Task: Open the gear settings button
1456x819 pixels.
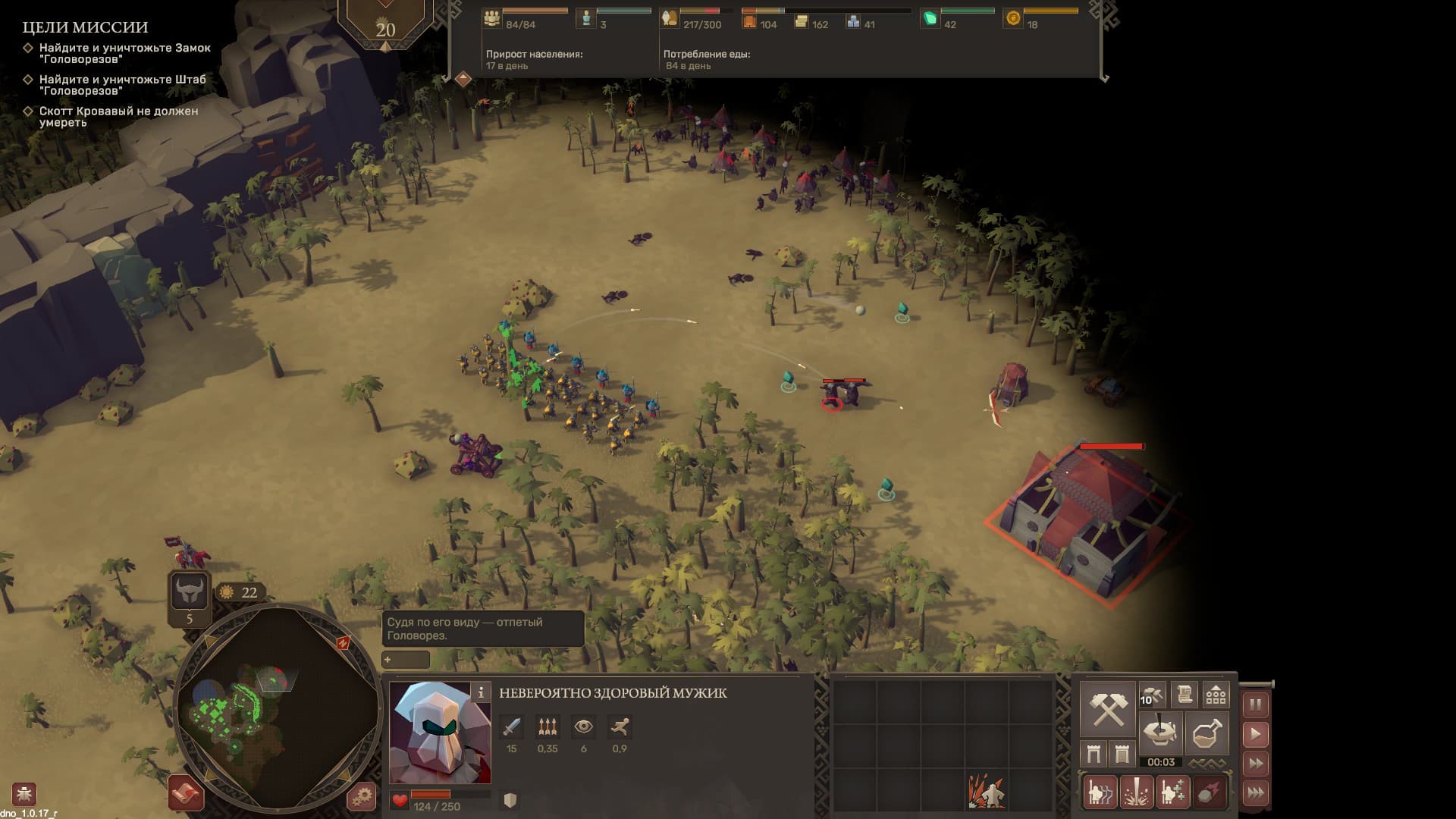Action: (362, 796)
